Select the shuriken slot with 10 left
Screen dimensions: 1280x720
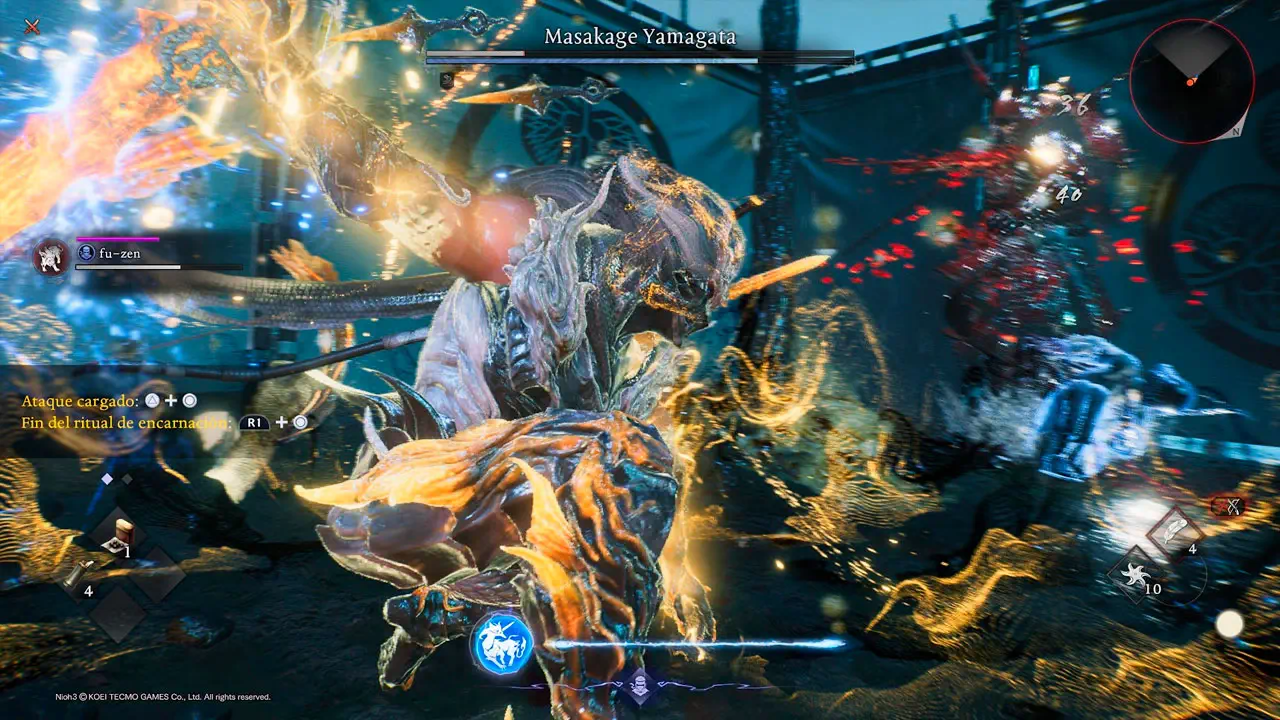[1137, 574]
